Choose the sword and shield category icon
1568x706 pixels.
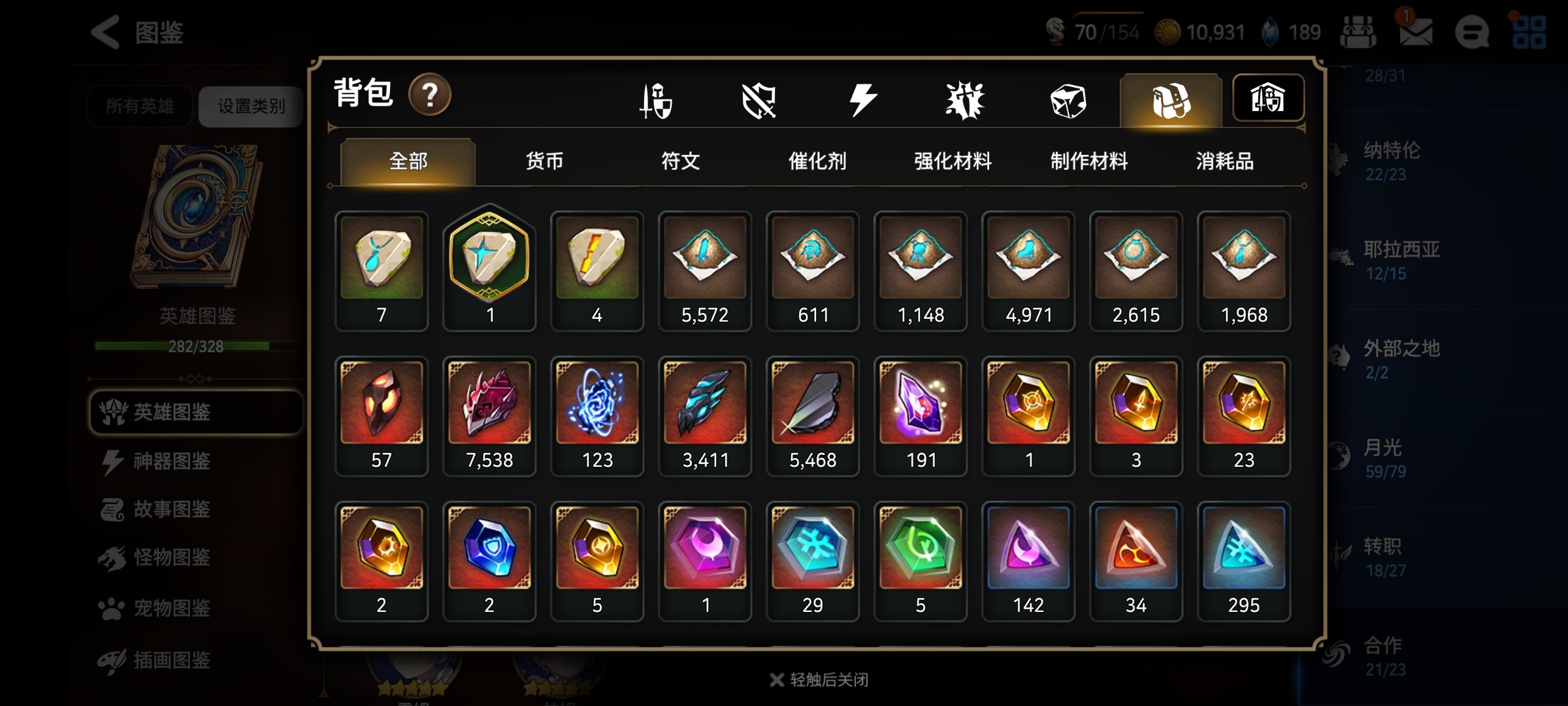click(x=656, y=101)
